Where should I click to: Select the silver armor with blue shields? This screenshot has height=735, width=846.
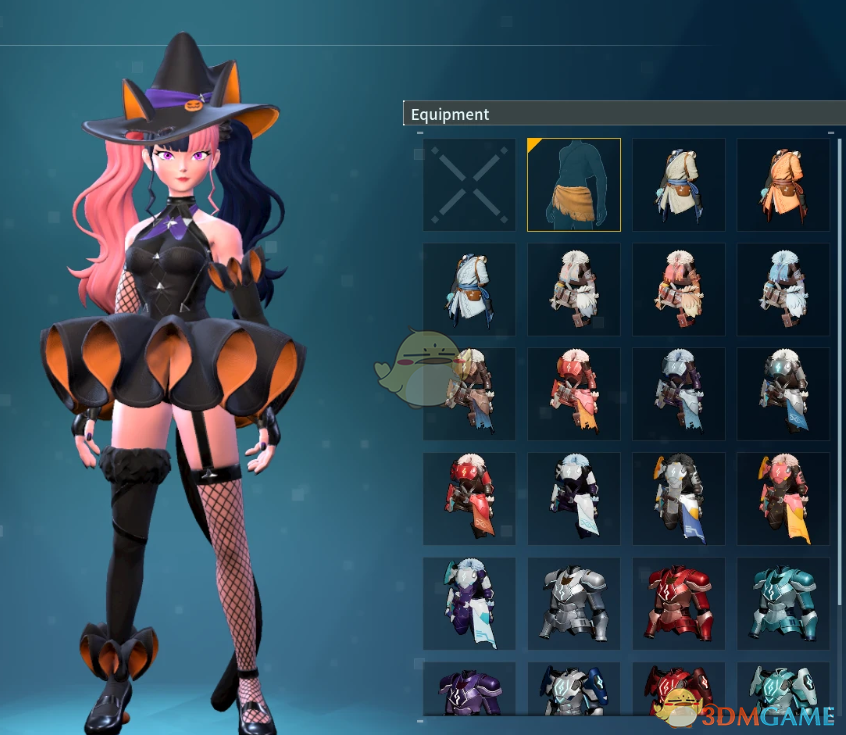(574, 690)
